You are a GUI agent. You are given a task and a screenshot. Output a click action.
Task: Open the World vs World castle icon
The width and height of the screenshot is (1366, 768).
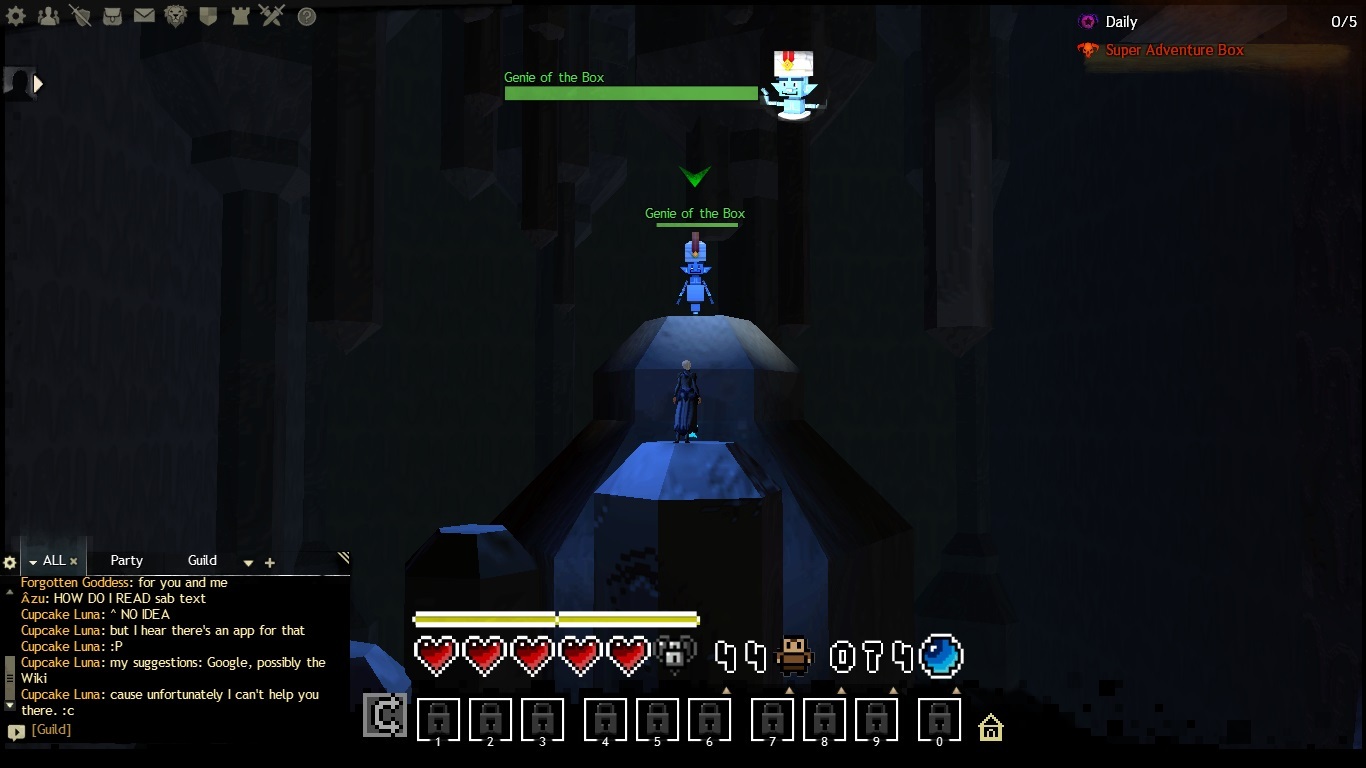[240, 16]
